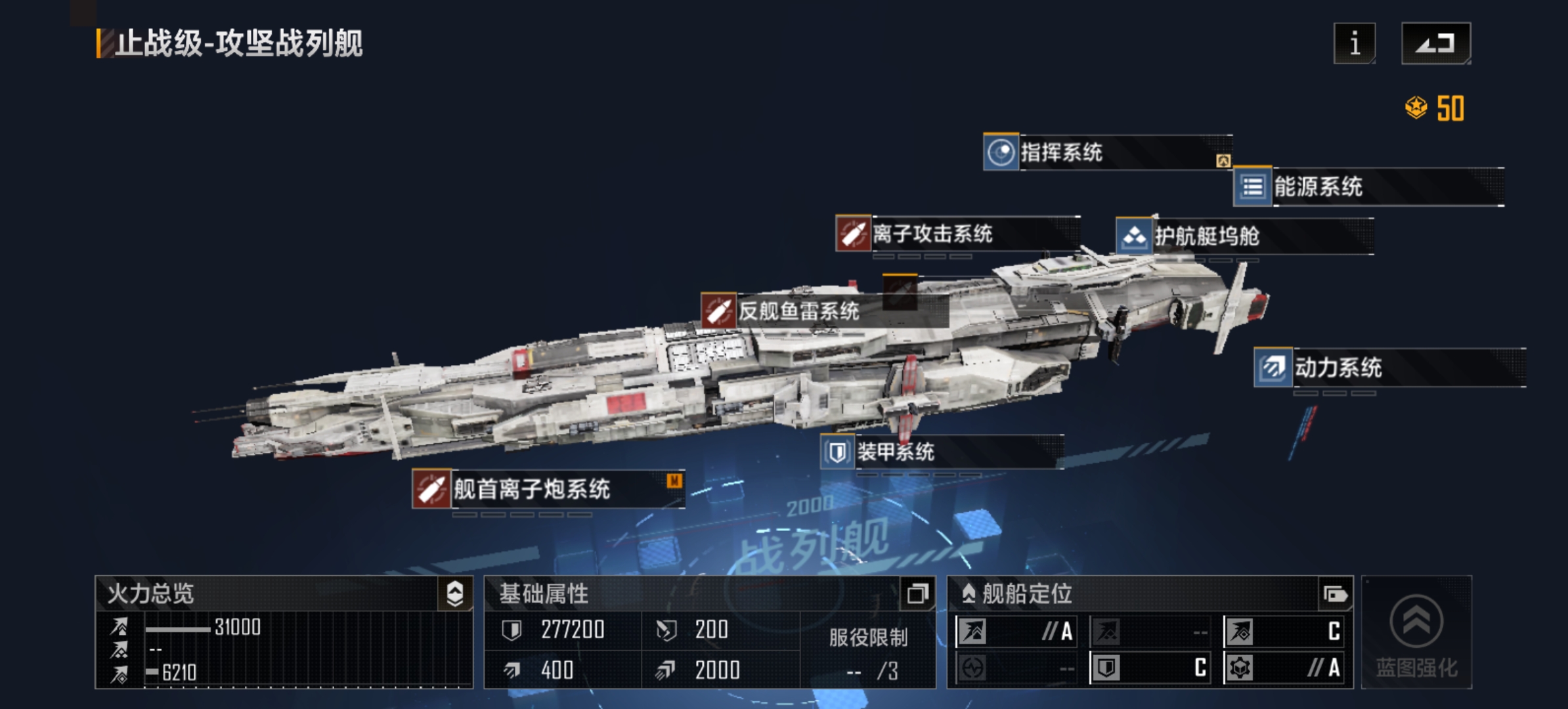Activate 蓝图强化 blueprint enhancement
Image resolution: width=1568 pixels, height=709 pixels.
tap(1416, 633)
